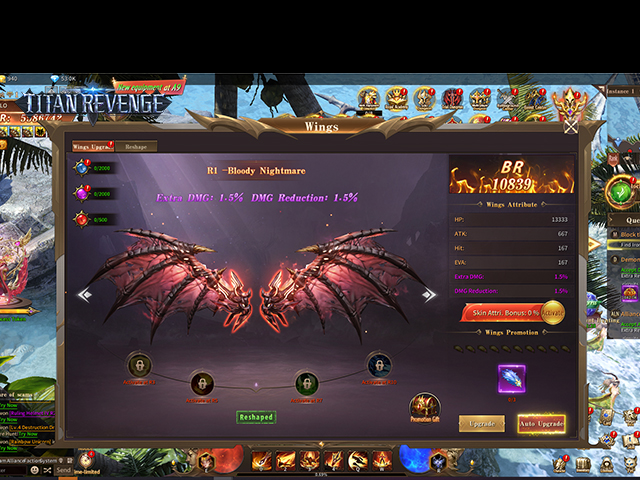Activate the skin attribute bonus
This screenshot has width=640, height=480.
tap(552, 313)
